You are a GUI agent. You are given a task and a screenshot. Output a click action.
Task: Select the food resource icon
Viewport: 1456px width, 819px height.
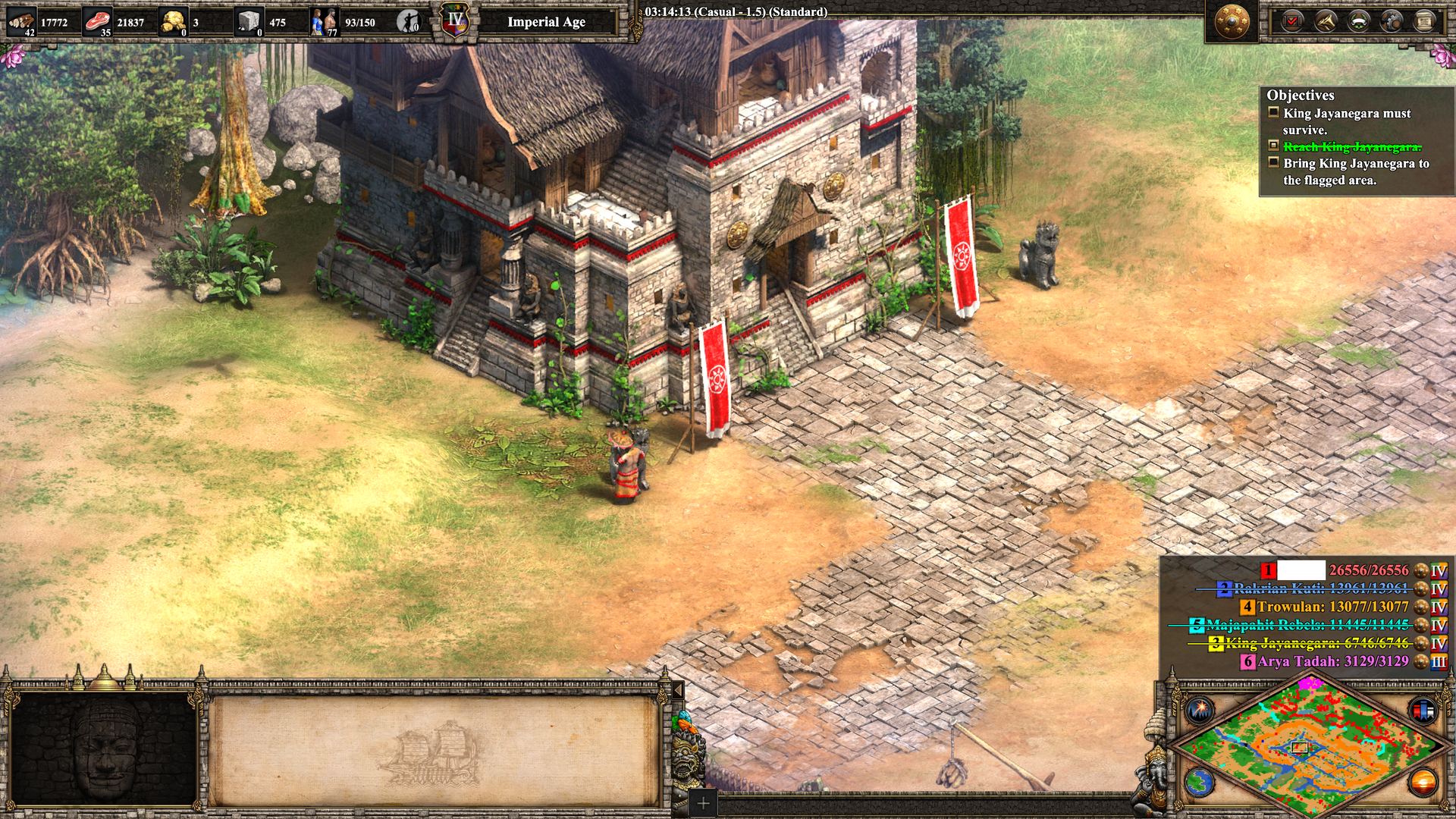(x=97, y=21)
